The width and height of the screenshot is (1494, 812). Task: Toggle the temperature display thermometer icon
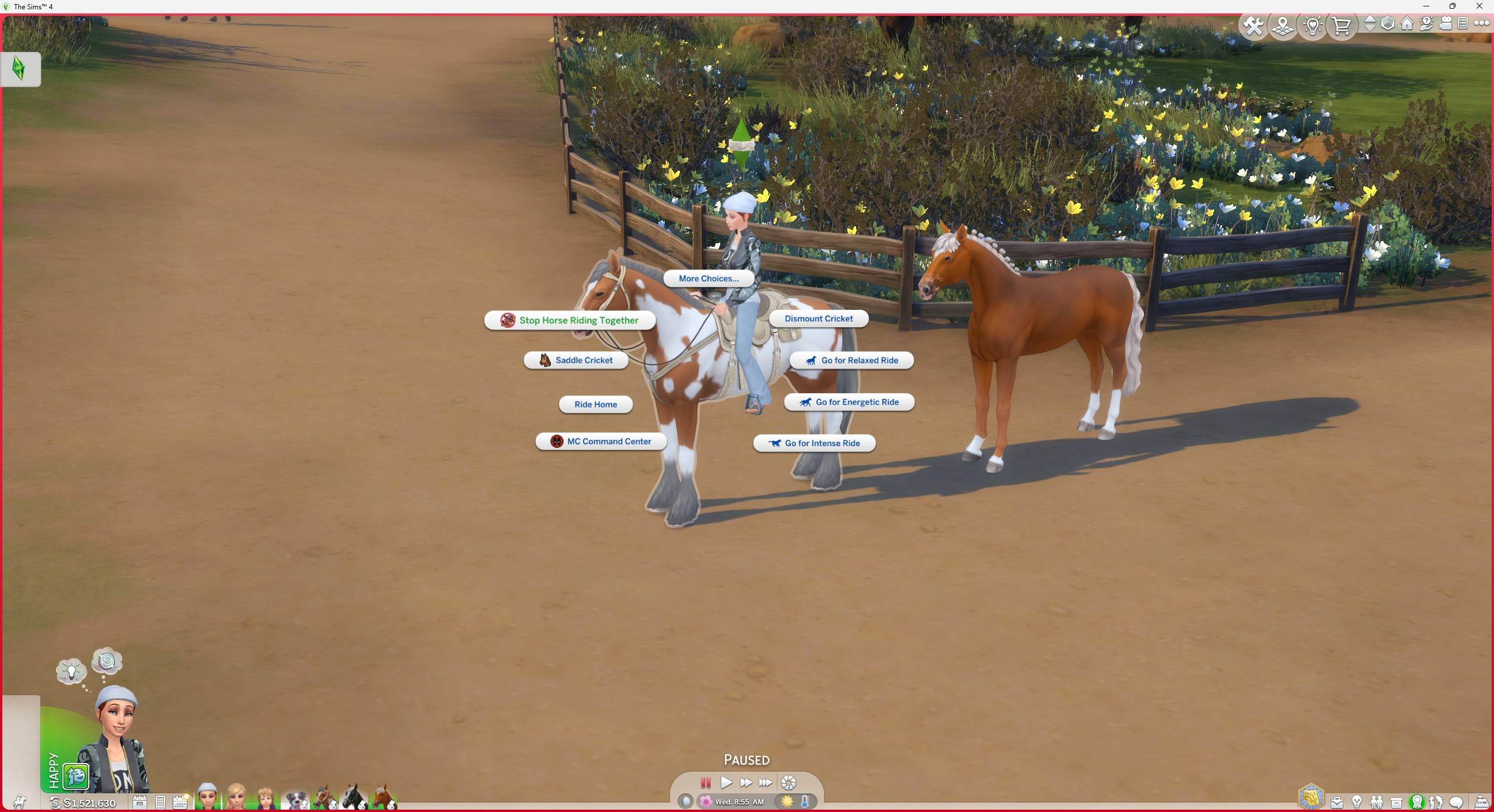point(805,801)
